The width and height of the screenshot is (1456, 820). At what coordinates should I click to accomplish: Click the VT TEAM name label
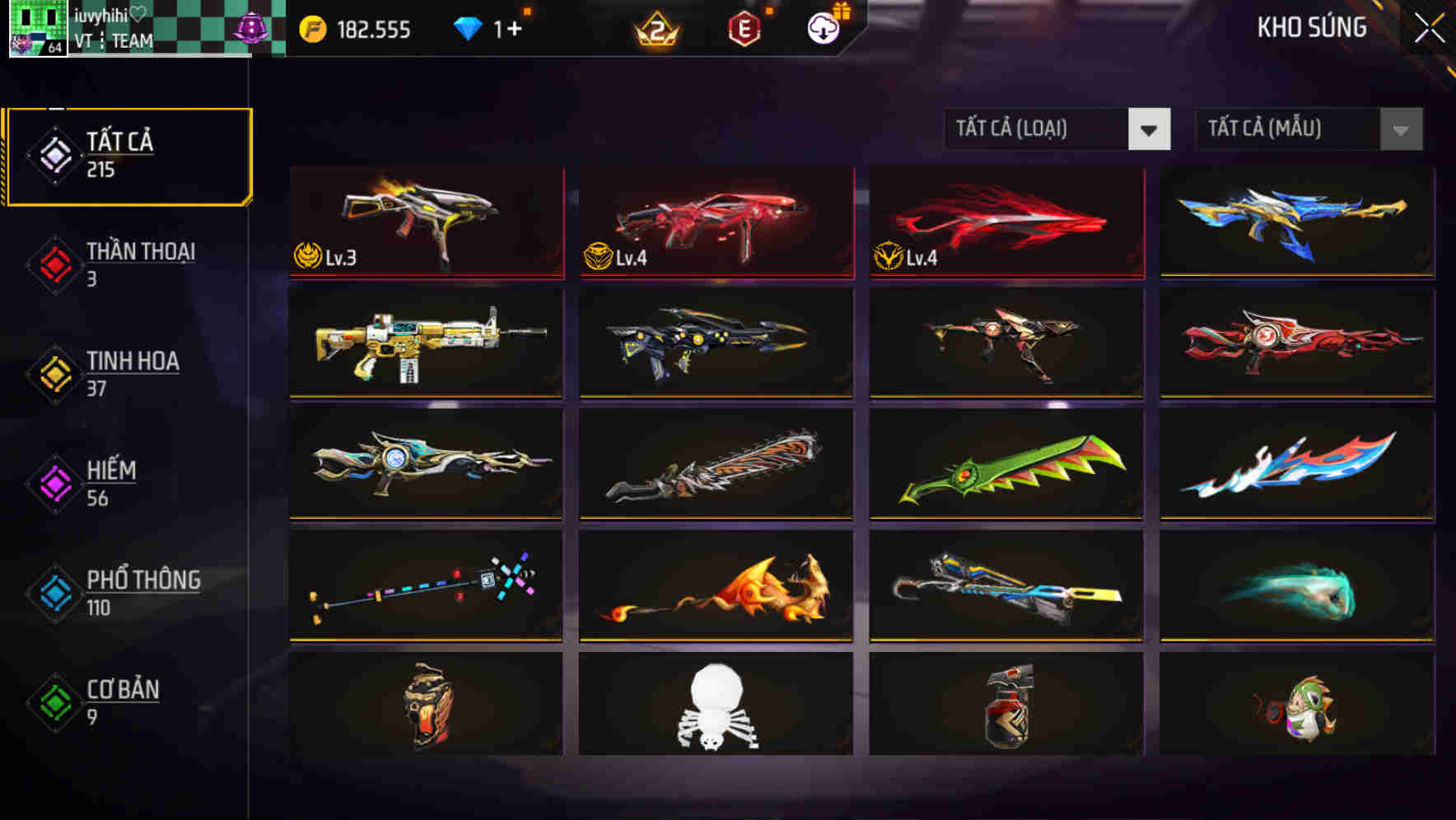[111, 40]
